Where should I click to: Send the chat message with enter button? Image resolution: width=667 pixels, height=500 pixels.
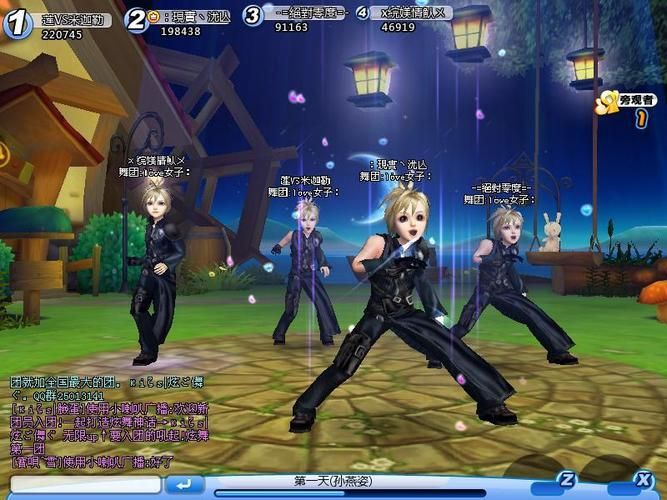click(x=185, y=484)
